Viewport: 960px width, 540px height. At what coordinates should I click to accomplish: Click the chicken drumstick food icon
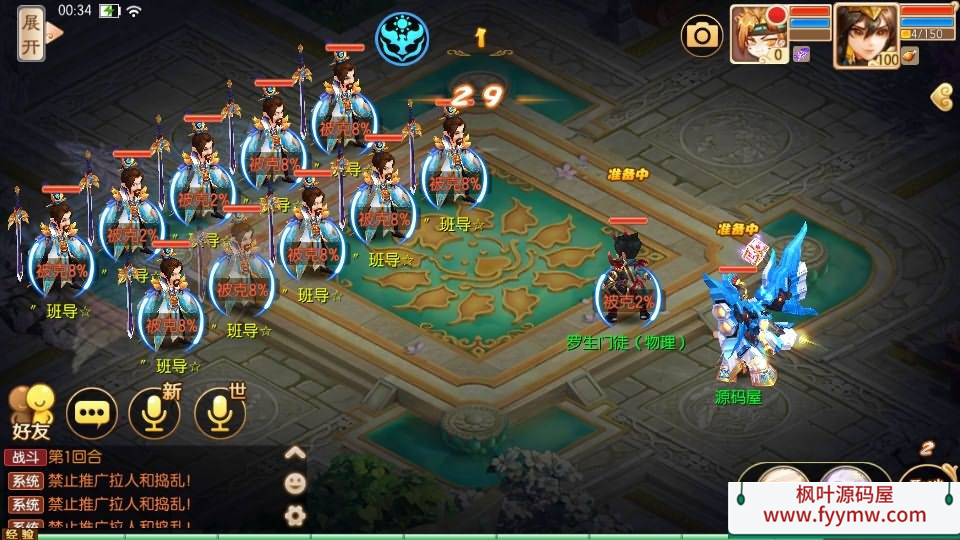click(909, 56)
